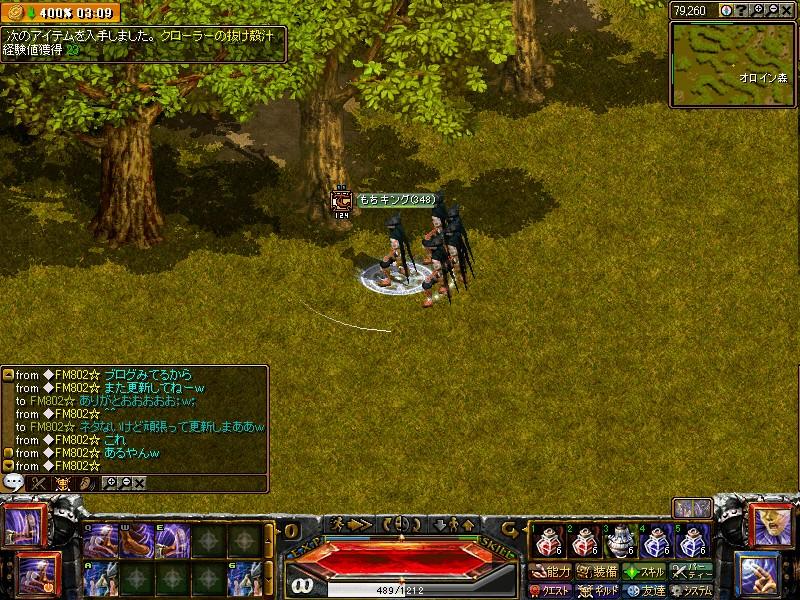
Task: Click the chat speech bubble icon
Action: [x=14, y=482]
